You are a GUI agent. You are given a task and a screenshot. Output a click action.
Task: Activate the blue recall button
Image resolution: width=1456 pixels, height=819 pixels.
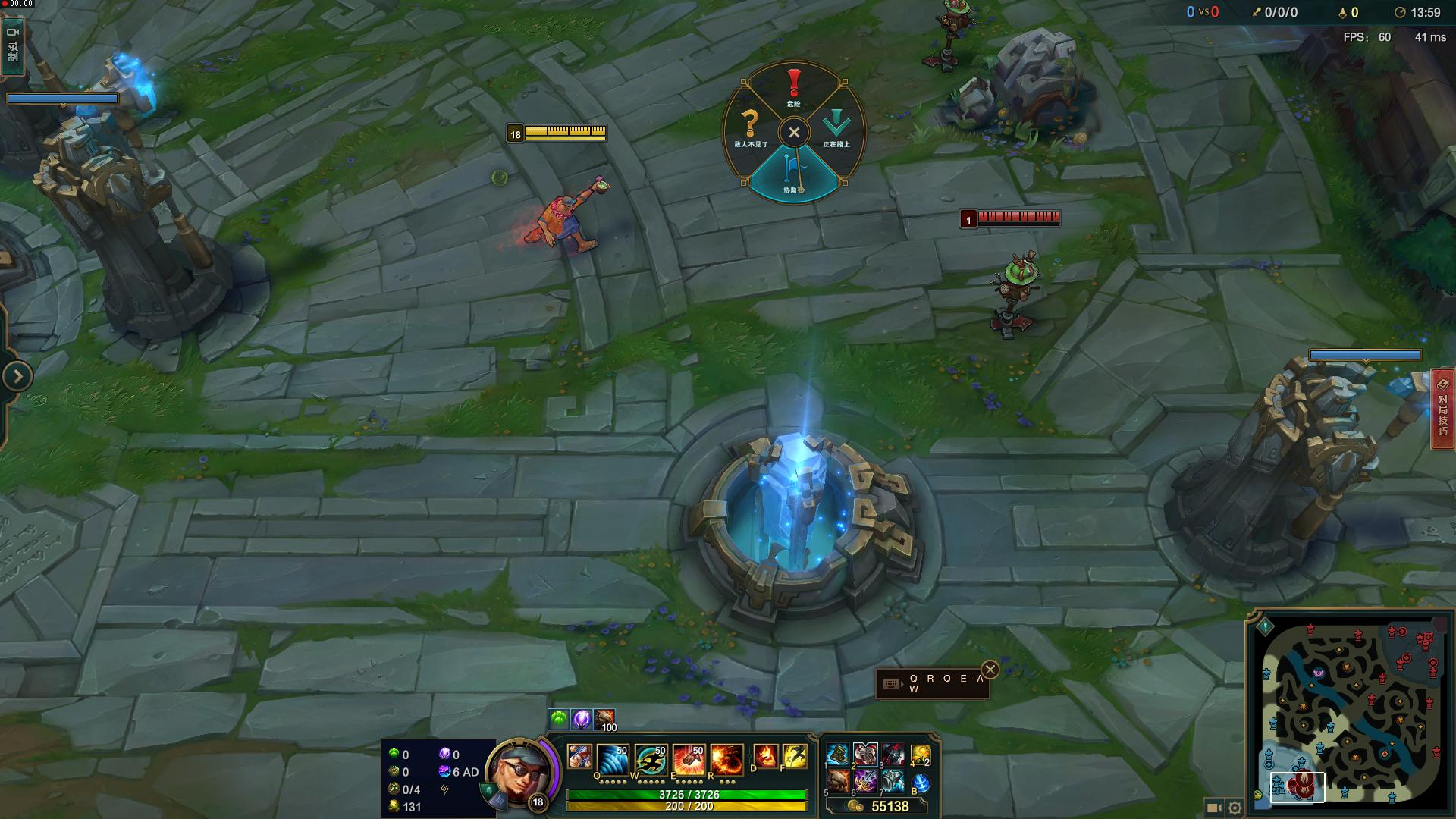[920, 782]
